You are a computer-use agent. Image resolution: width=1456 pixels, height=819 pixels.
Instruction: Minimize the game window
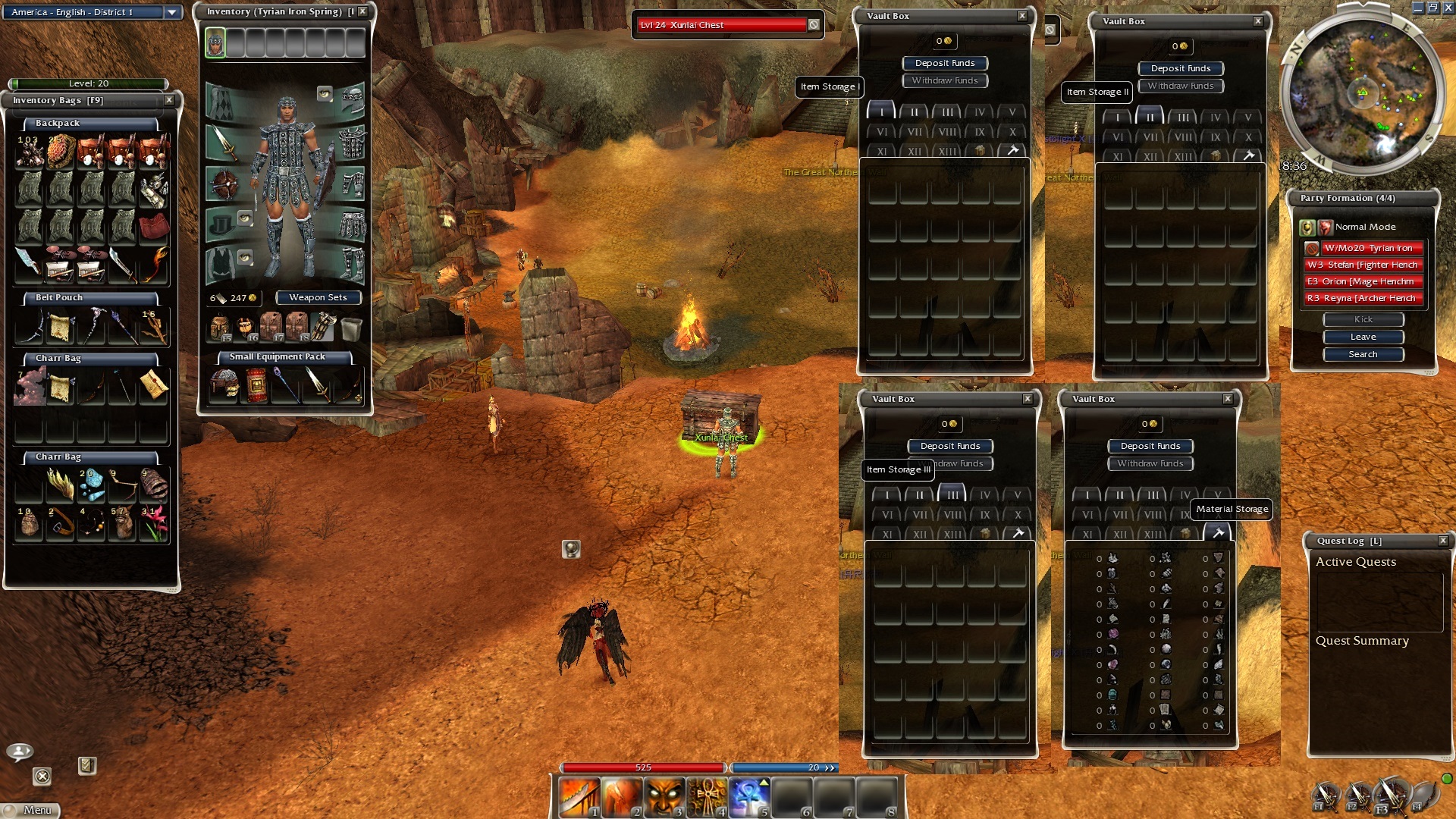1418,8
